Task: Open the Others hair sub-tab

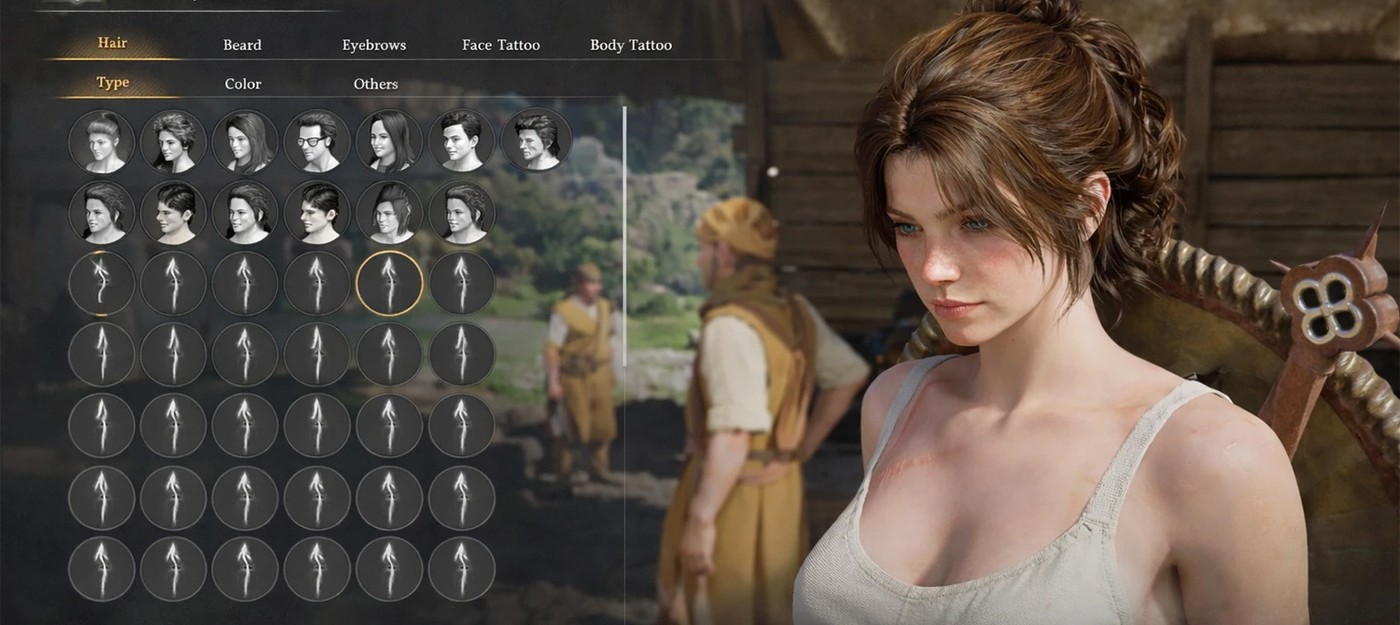Action: point(375,84)
